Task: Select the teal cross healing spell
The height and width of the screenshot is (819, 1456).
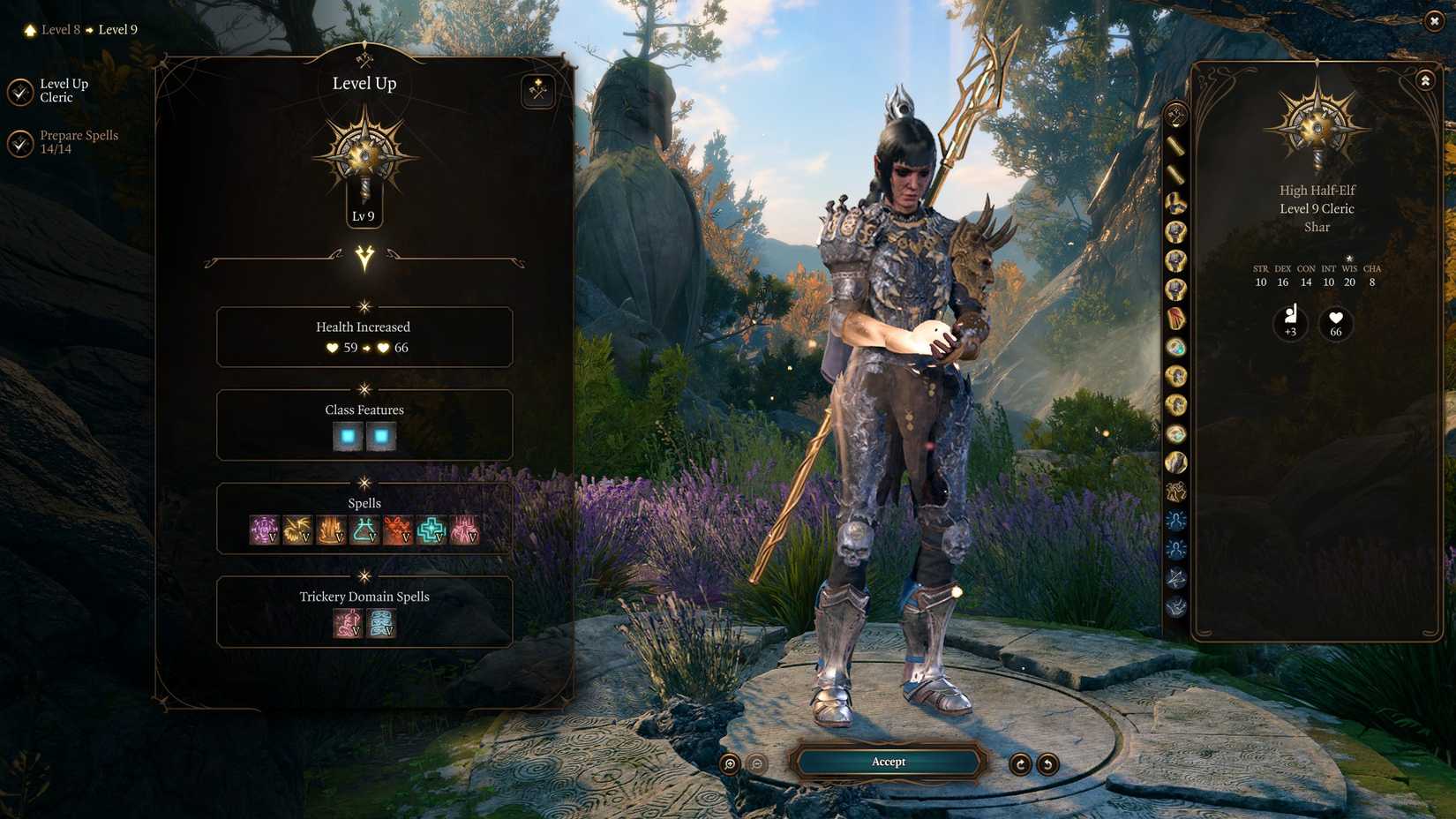Action: [432, 530]
